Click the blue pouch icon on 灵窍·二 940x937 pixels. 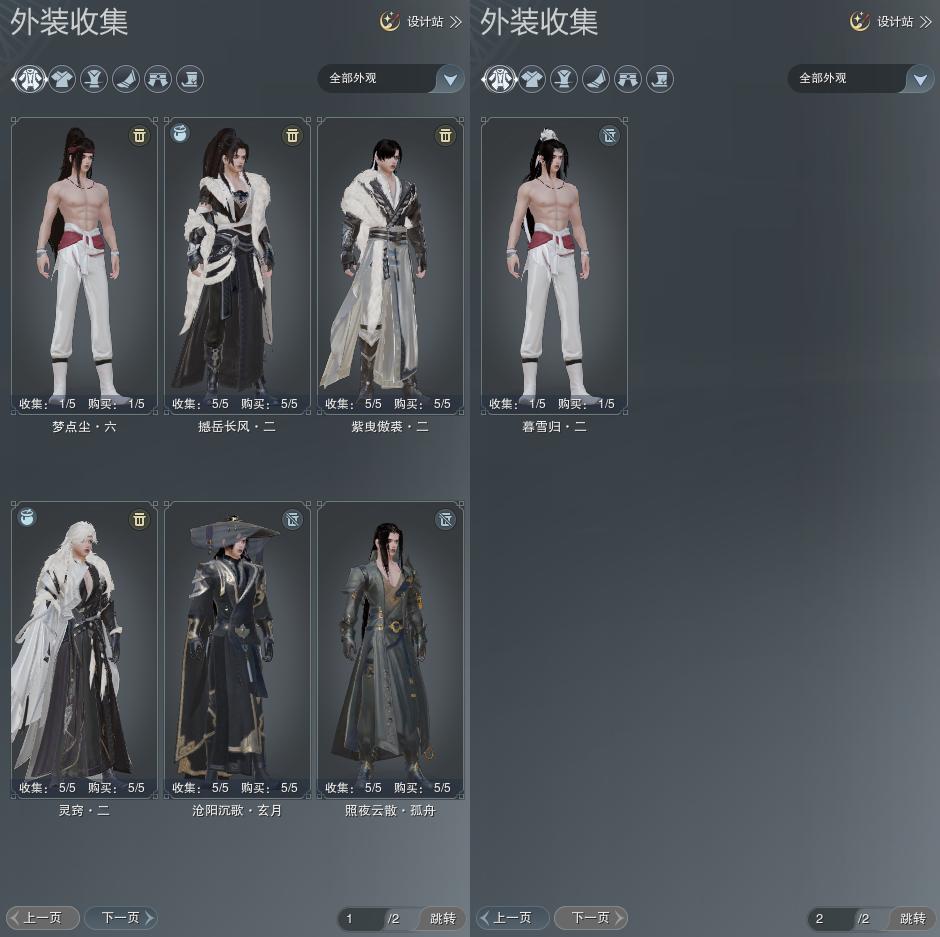pyautogui.click(x=27, y=517)
